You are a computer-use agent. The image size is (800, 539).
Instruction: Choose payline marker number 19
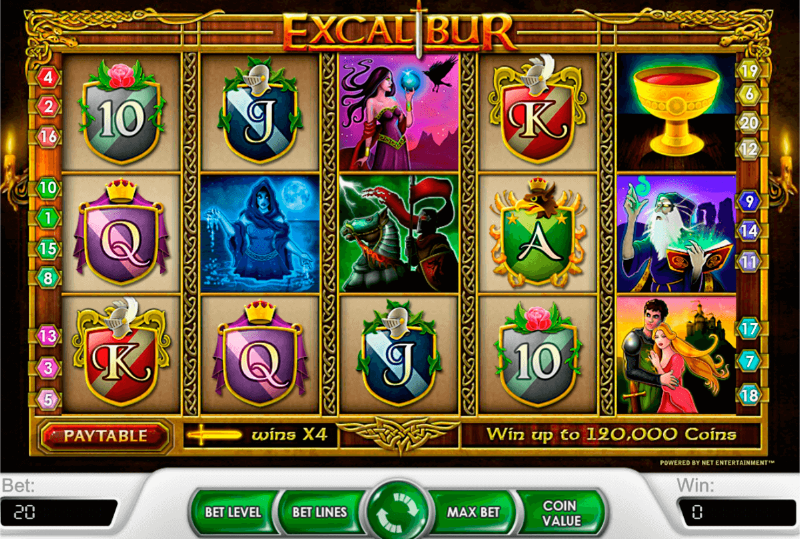coord(749,71)
